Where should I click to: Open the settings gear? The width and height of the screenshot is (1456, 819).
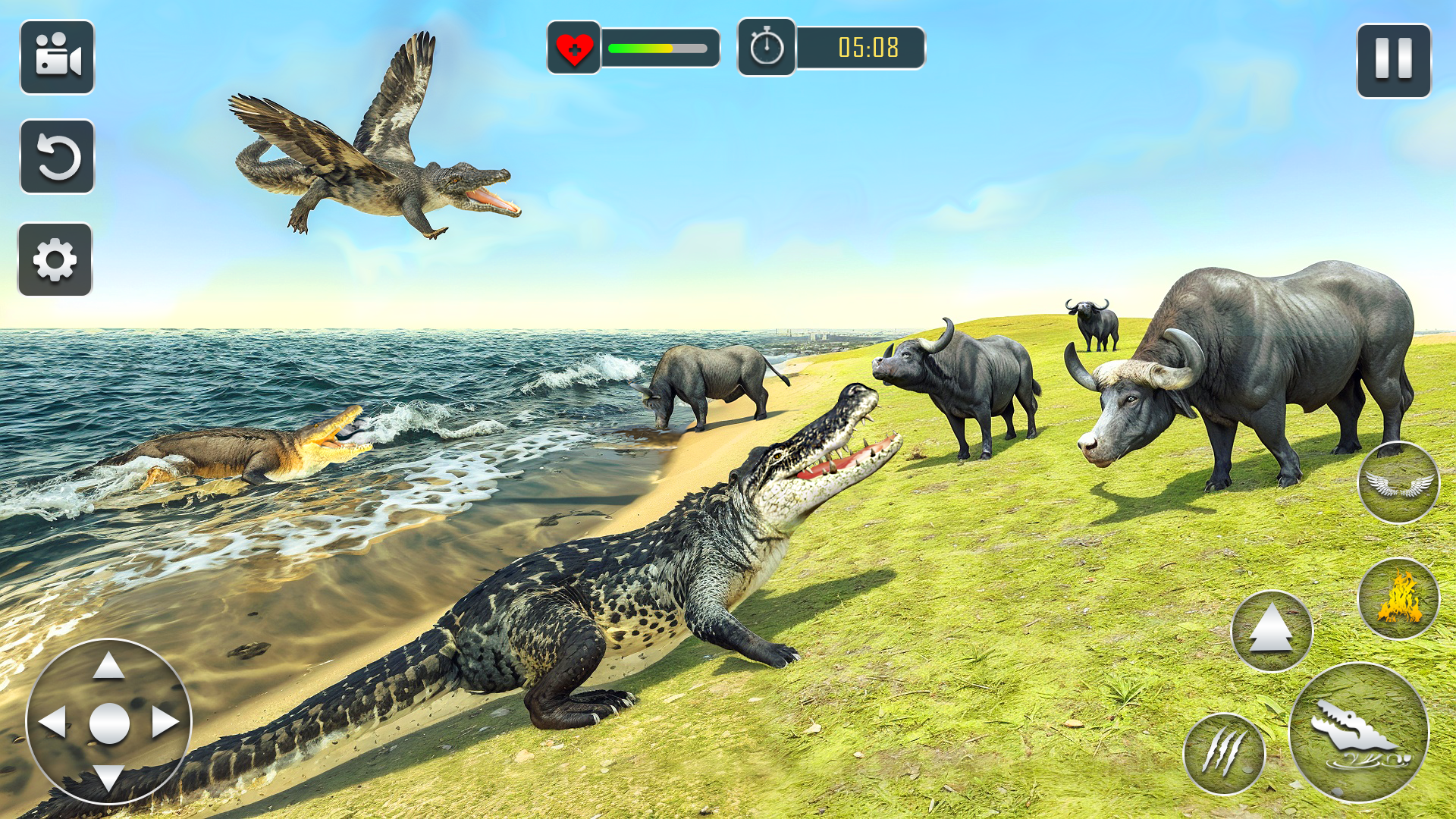pyautogui.click(x=55, y=258)
